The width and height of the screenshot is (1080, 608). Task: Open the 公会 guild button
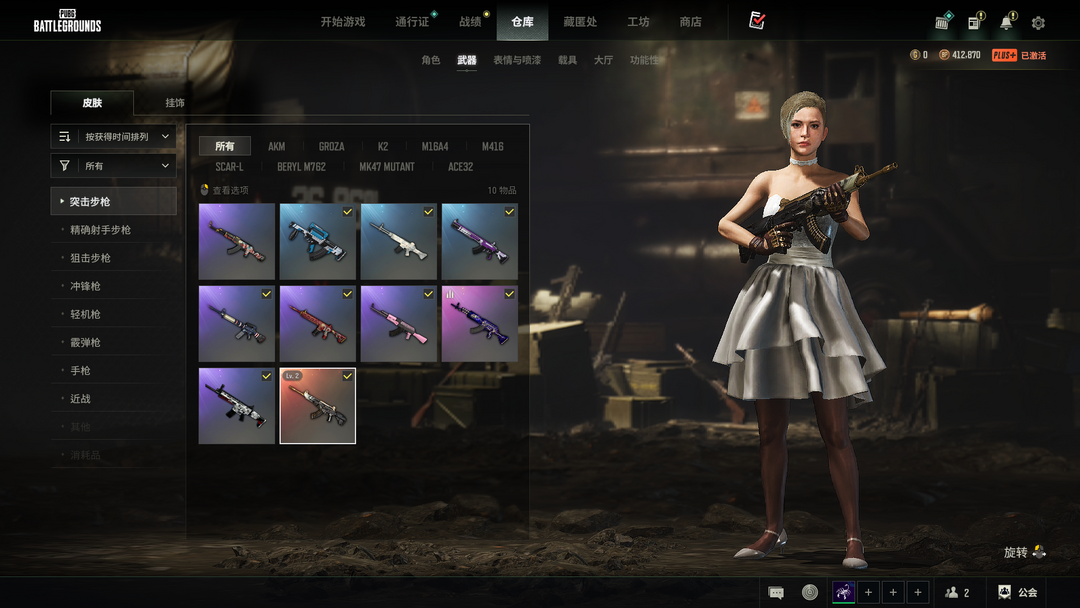click(x=1018, y=592)
